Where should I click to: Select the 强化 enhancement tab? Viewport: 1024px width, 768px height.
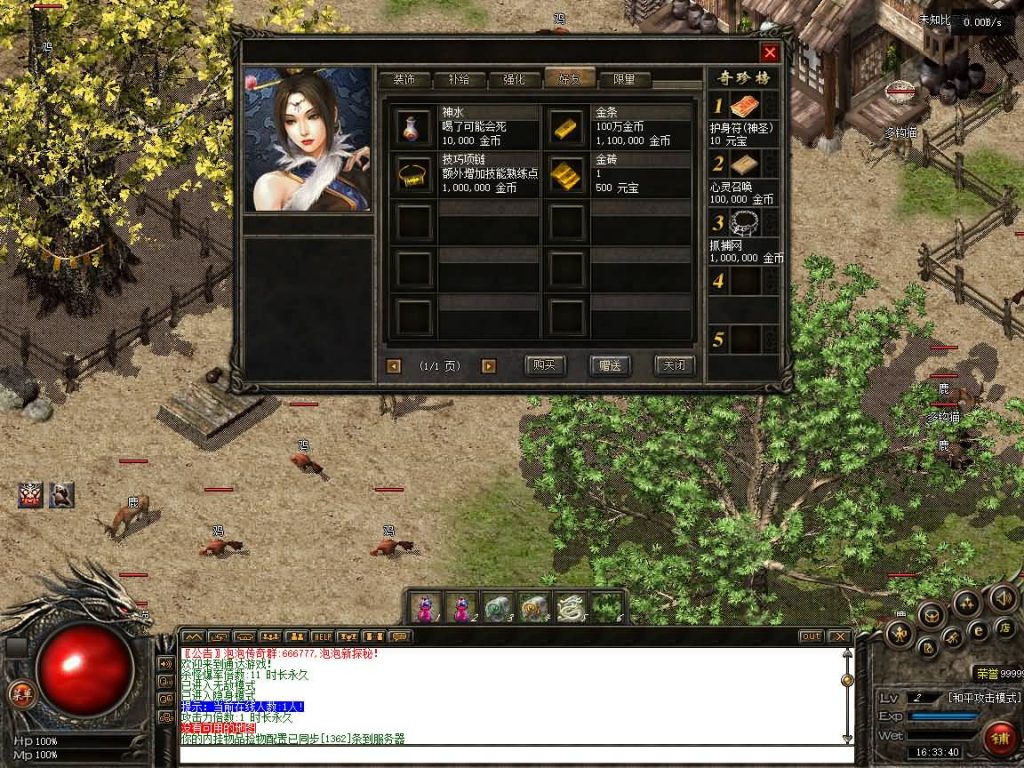point(514,80)
